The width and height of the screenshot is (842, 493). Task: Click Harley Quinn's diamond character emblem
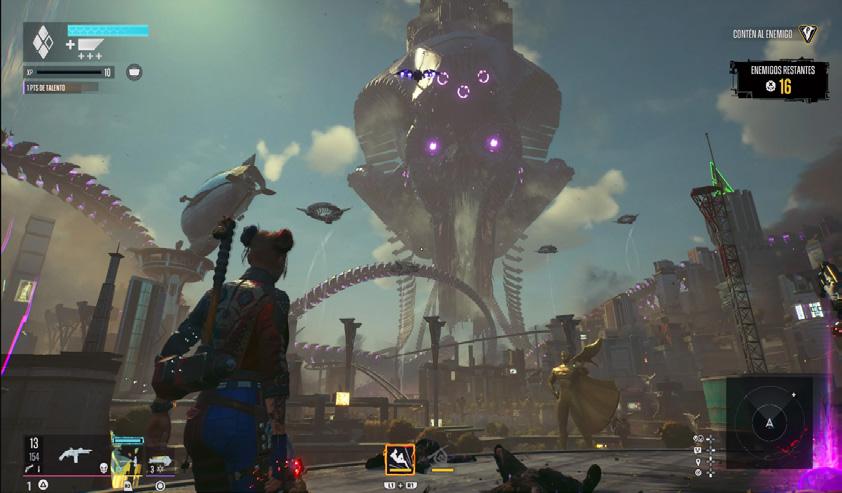tap(42, 44)
